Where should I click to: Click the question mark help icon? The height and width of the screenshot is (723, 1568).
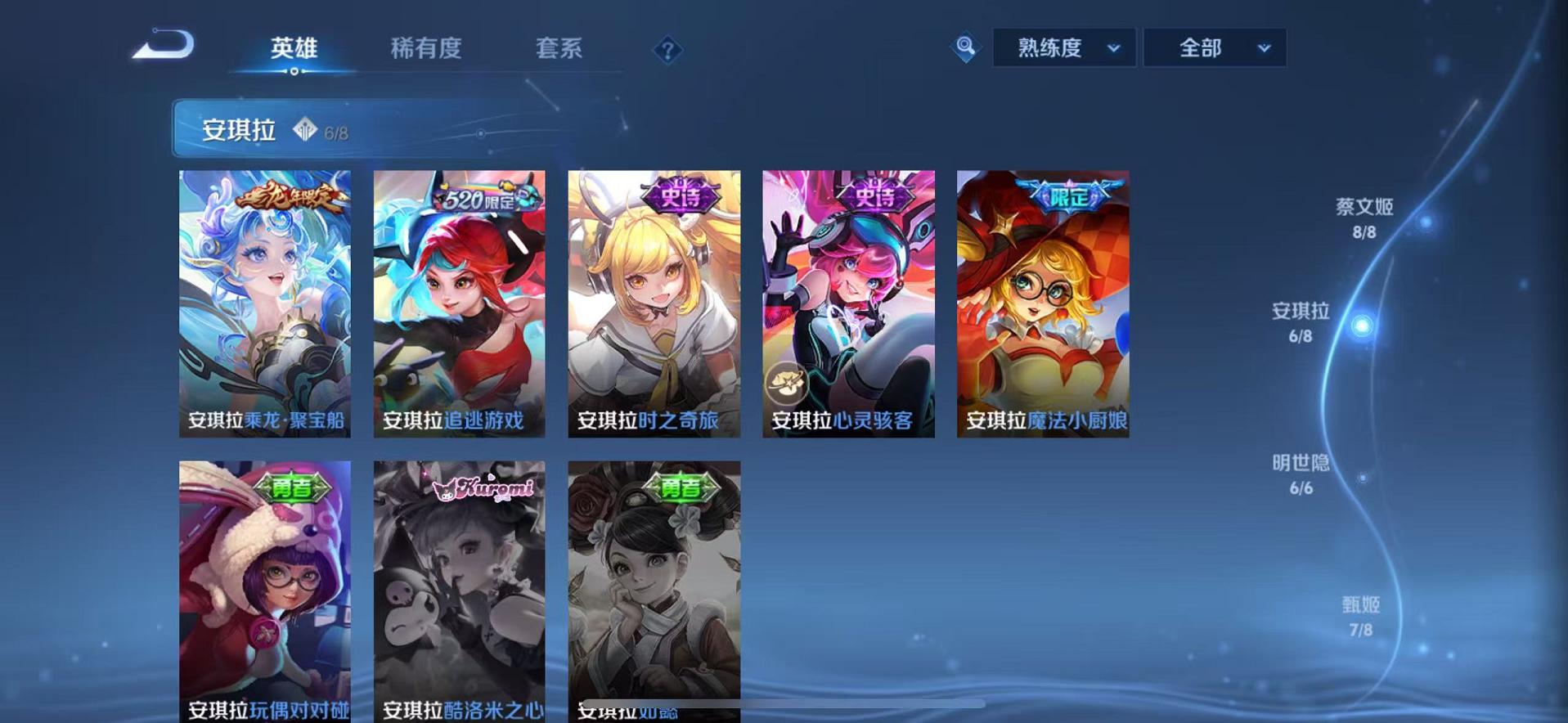pos(667,51)
